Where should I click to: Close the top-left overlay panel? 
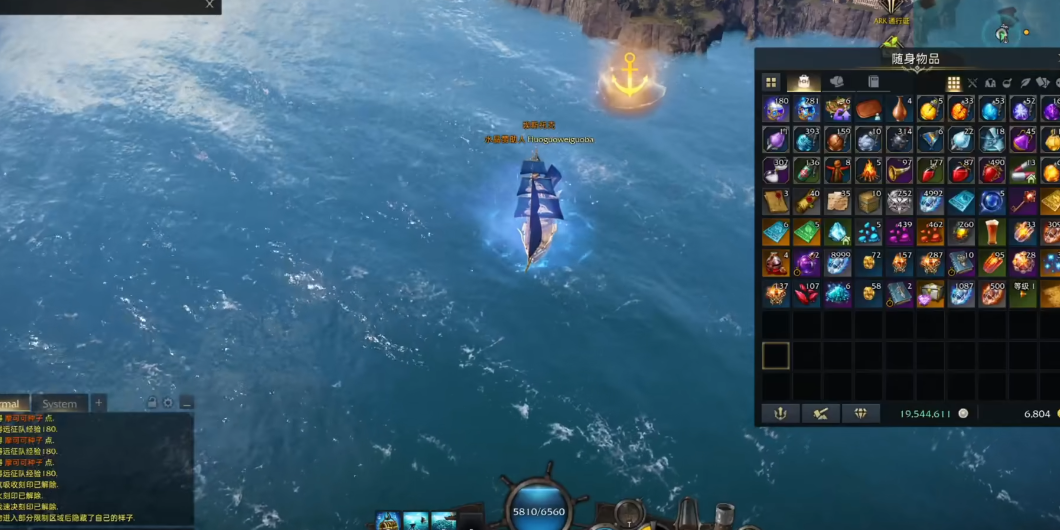point(209,5)
